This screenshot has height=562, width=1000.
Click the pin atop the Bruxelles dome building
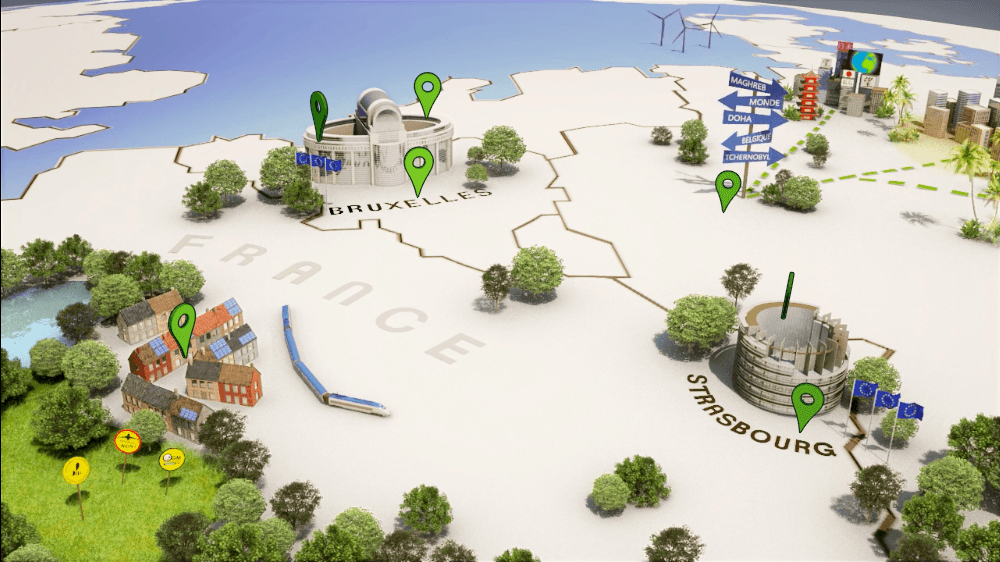(428, 91)
